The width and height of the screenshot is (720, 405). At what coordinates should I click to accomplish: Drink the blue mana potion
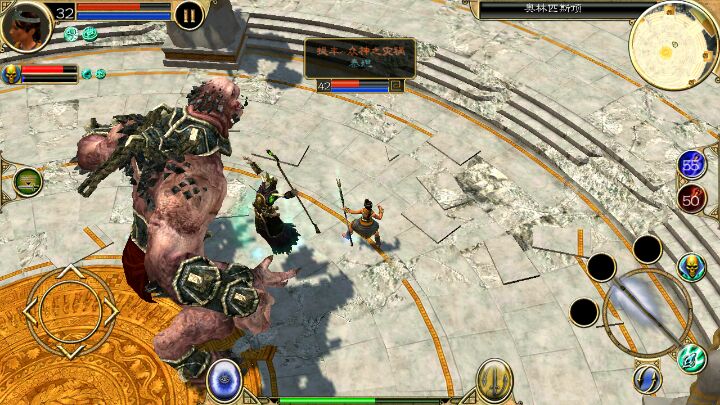(x=692, y=166)
